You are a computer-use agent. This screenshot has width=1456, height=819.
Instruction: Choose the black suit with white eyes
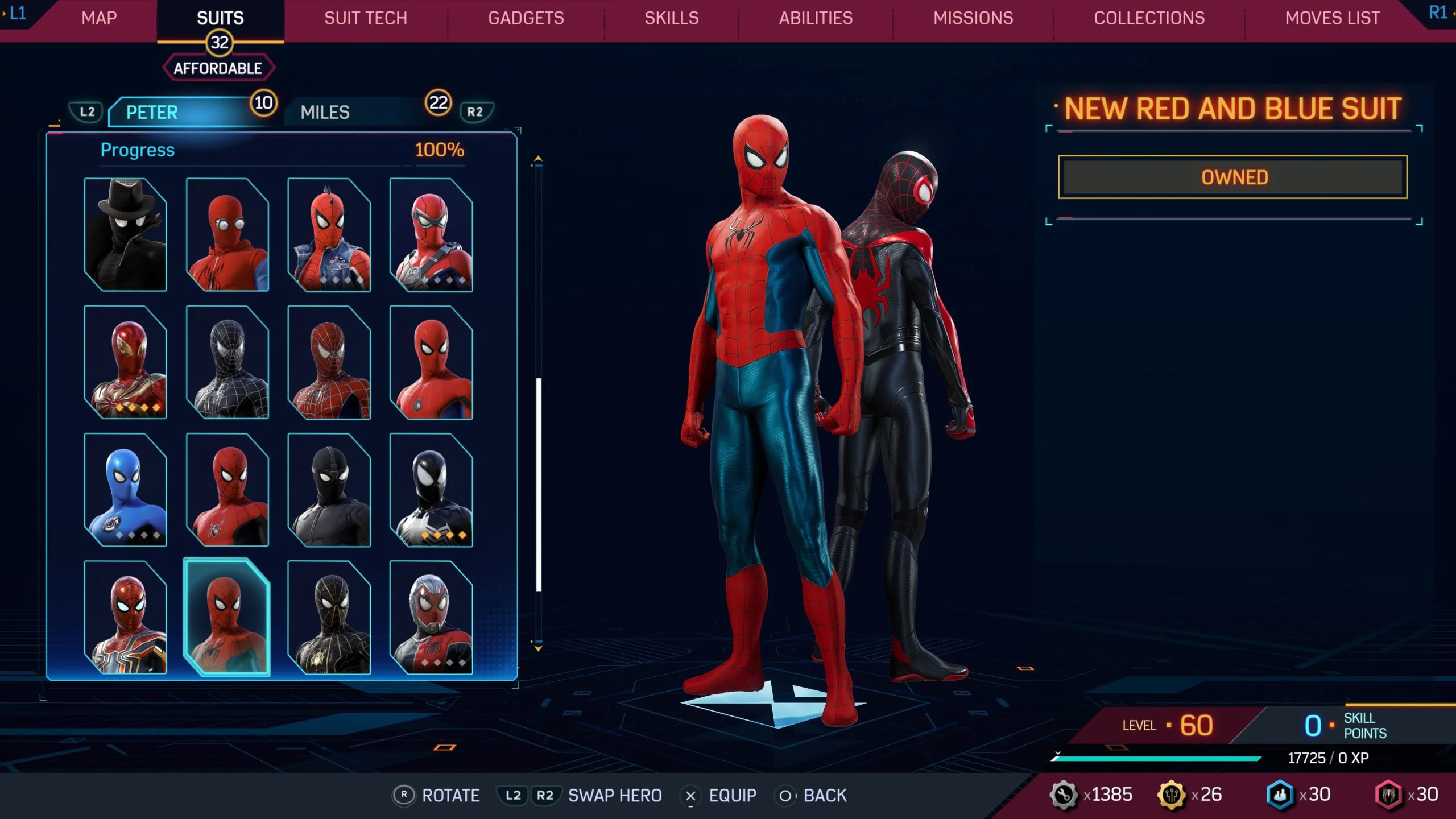click(x=431, y=490)
